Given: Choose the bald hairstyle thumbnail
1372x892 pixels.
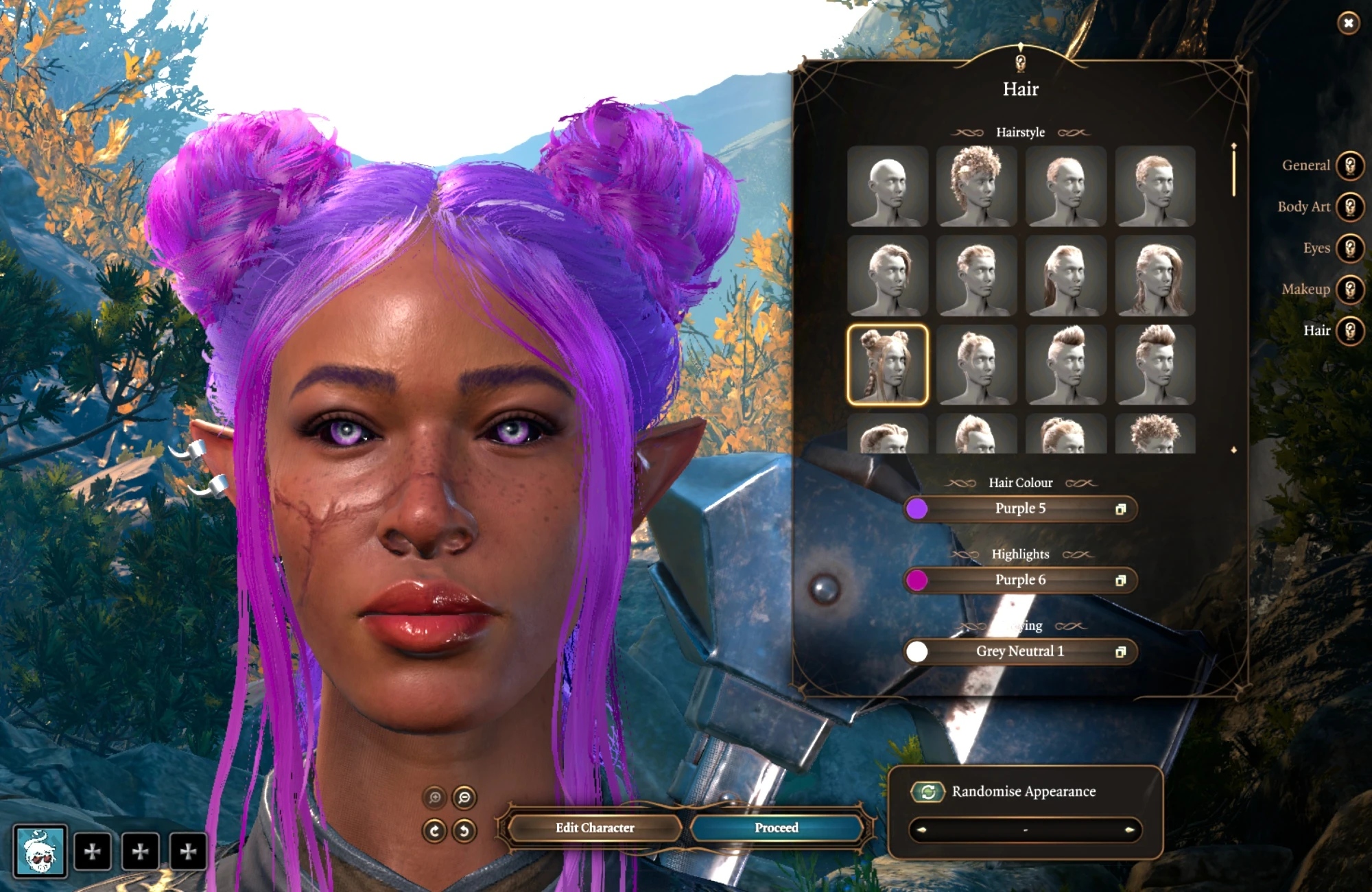Looking at the screenshot, I should pyautogui.click(x=887, y=186).
